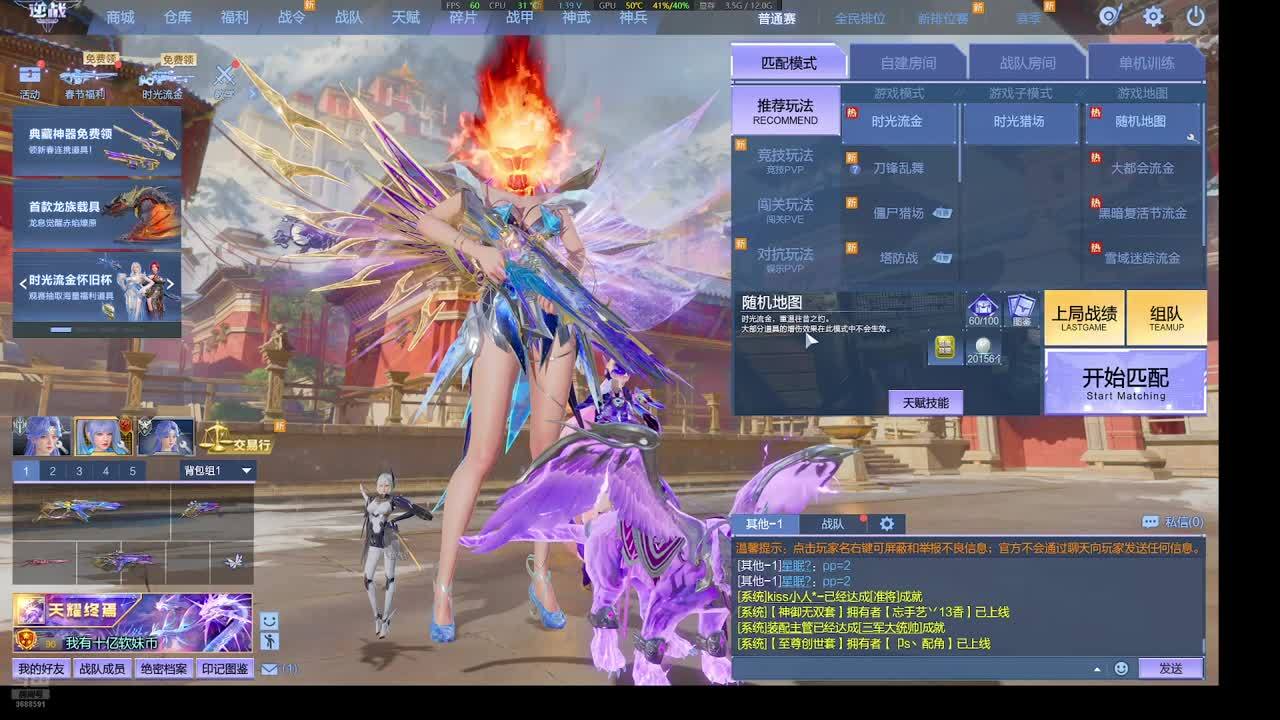This screenshot has height=720, width=1280.
Task: Switch to the 战队房间 tab
Action: [x=1027, y=63]
